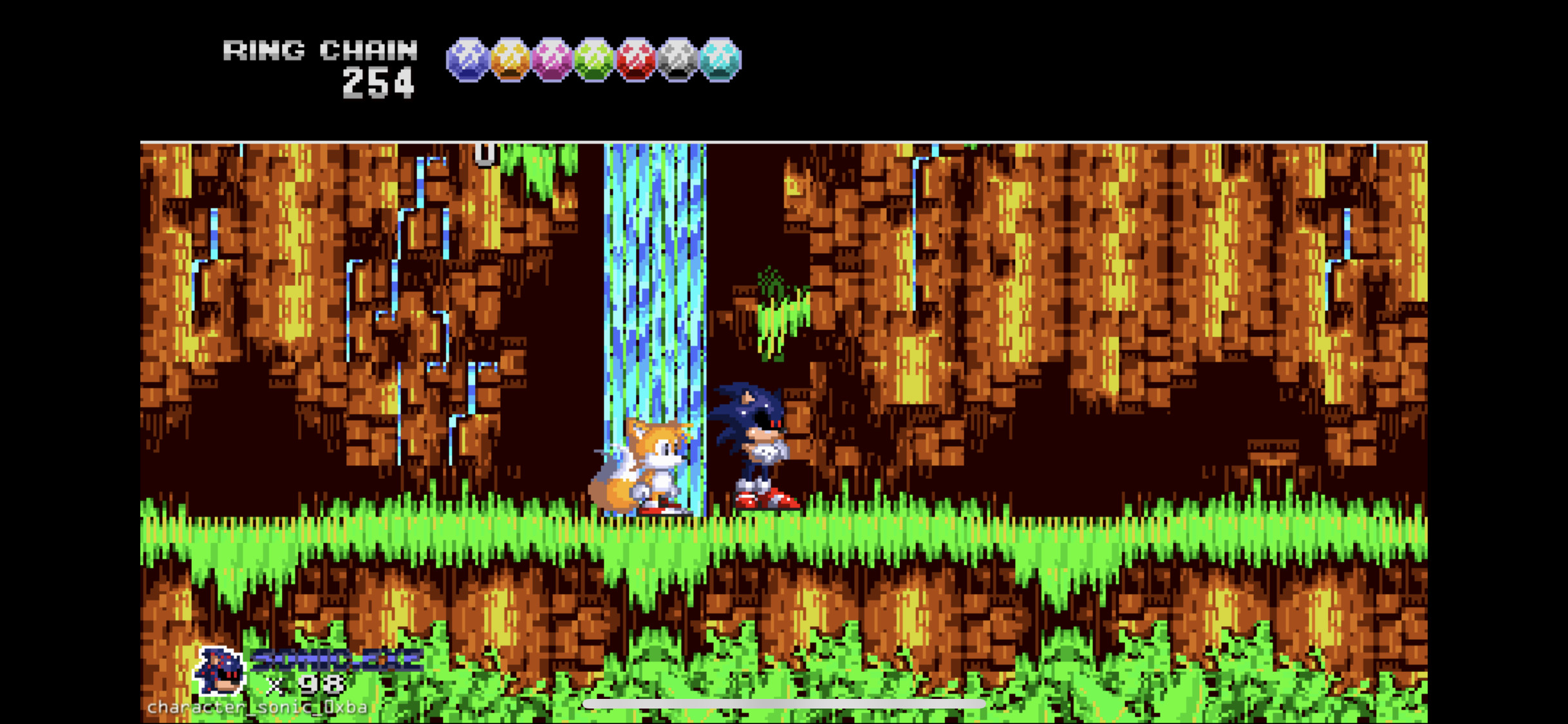Click the RING CHAIN label
This screenshot has height=724, width=1568.
(320, 50)
